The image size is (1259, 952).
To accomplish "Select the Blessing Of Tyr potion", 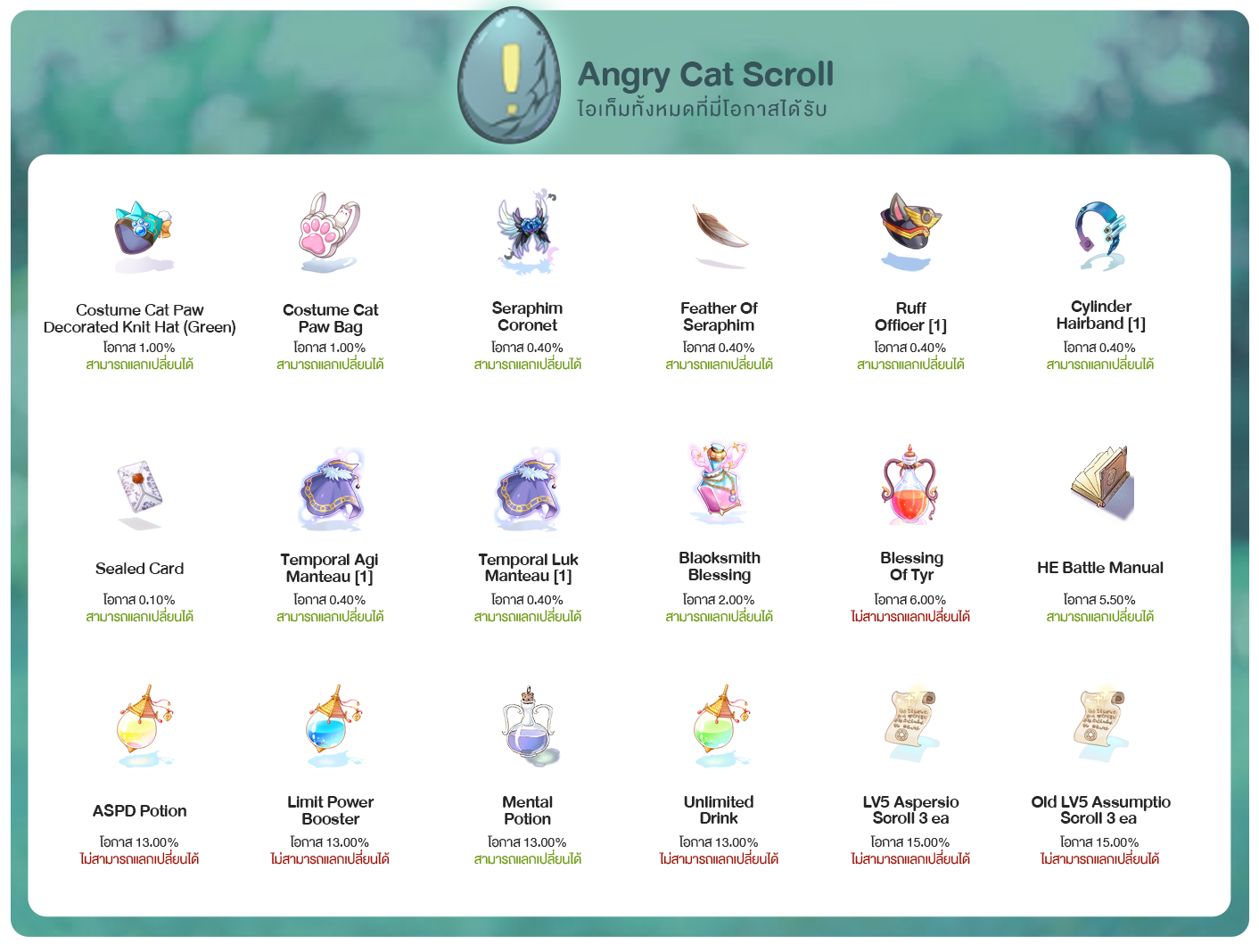I will pos(910,487).
